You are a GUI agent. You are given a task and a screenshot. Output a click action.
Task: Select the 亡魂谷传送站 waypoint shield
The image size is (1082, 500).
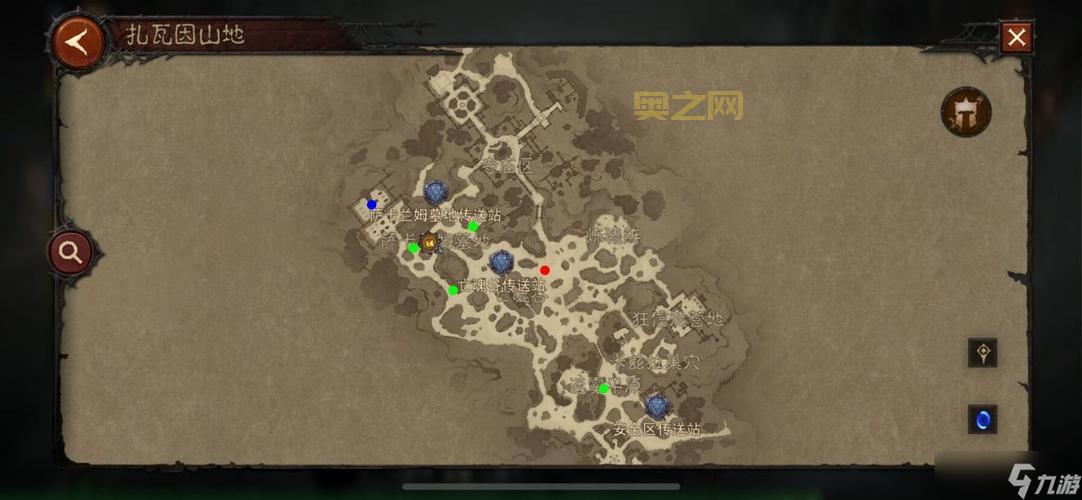click(501, 263)
